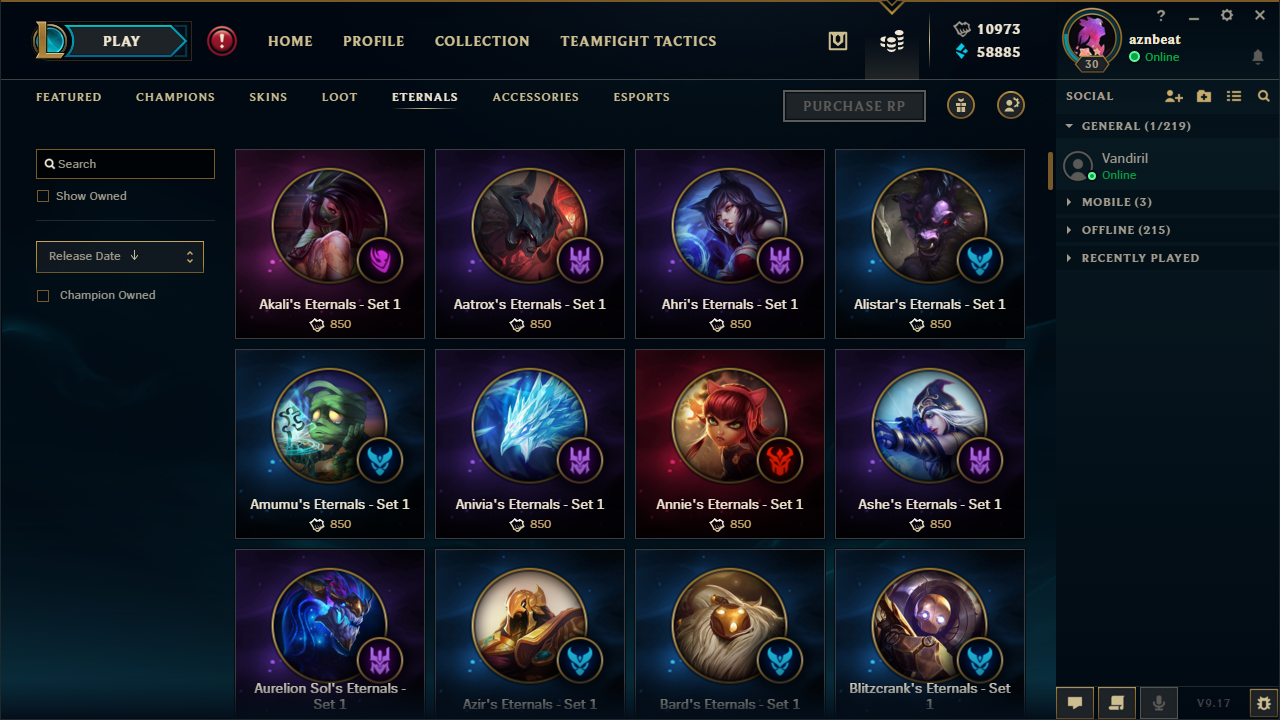Switch friends list view mode icon

pyautogui.click(x=1234, y=96)
